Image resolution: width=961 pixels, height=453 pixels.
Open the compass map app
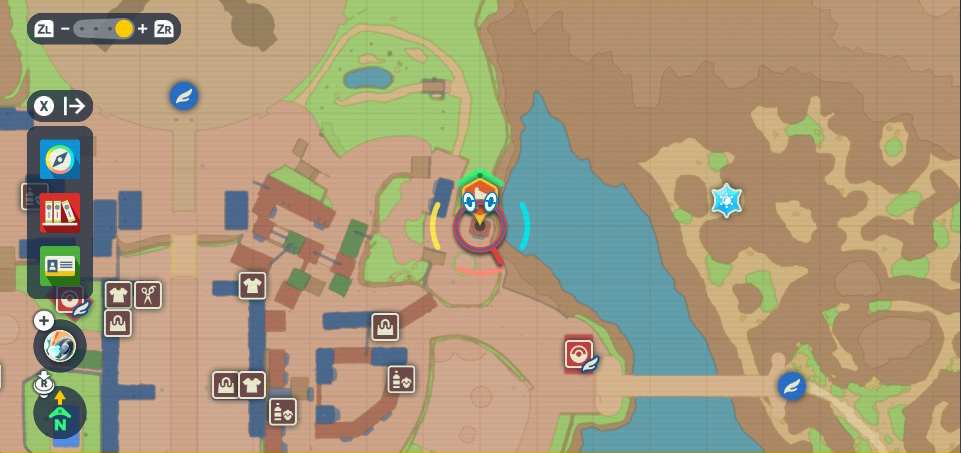[60, 160]
